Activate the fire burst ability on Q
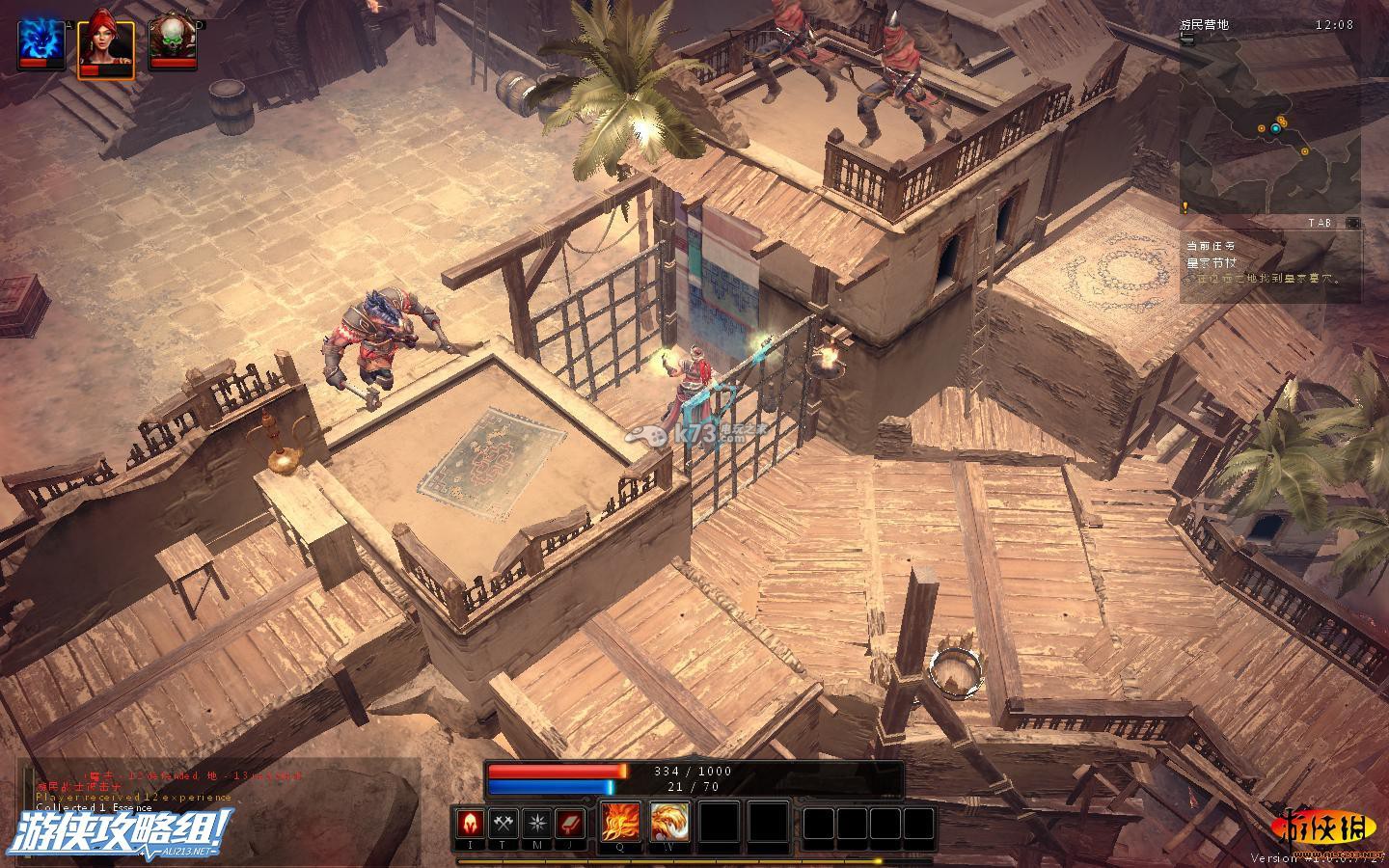 (620, 824)
